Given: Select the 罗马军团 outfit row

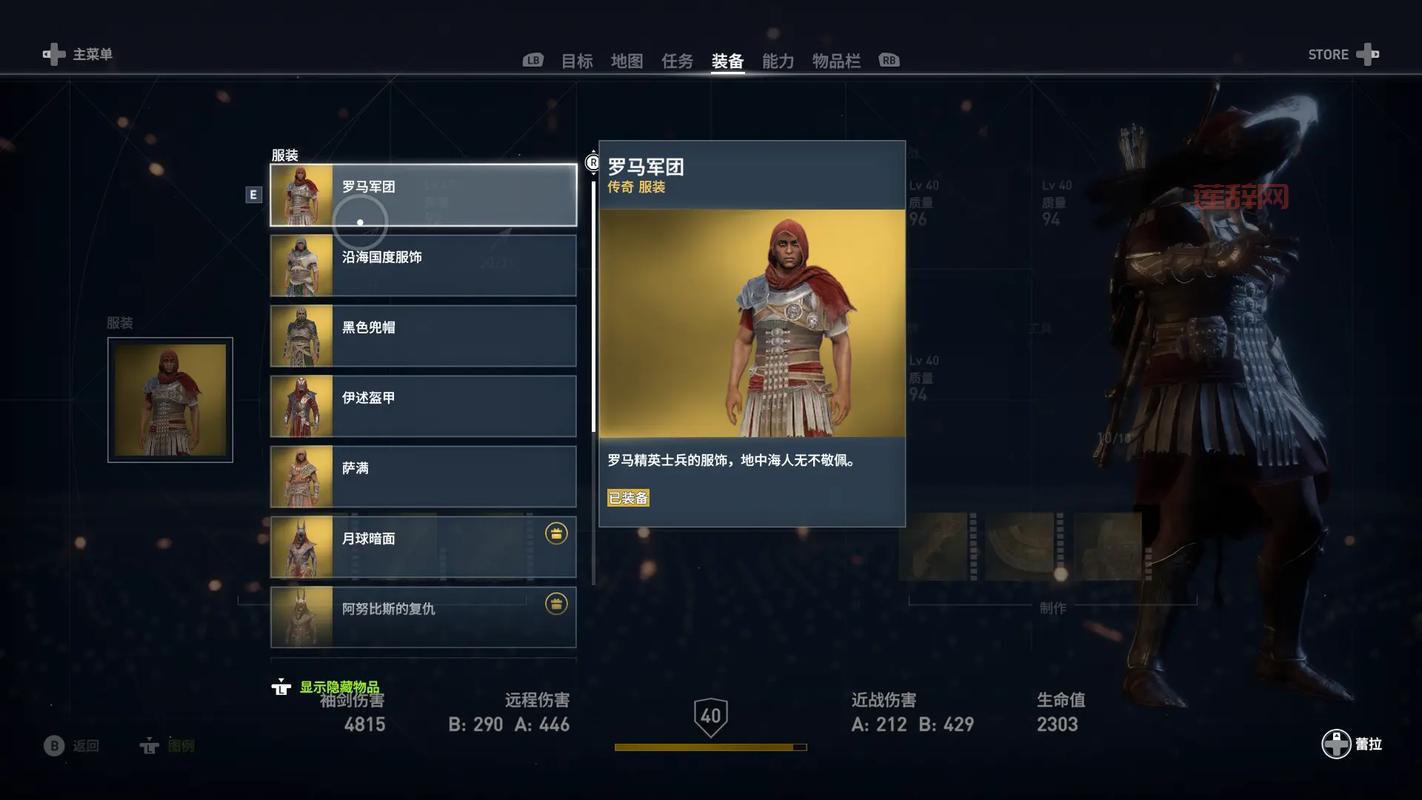Looking at the screenshot, I should [423, 195].
